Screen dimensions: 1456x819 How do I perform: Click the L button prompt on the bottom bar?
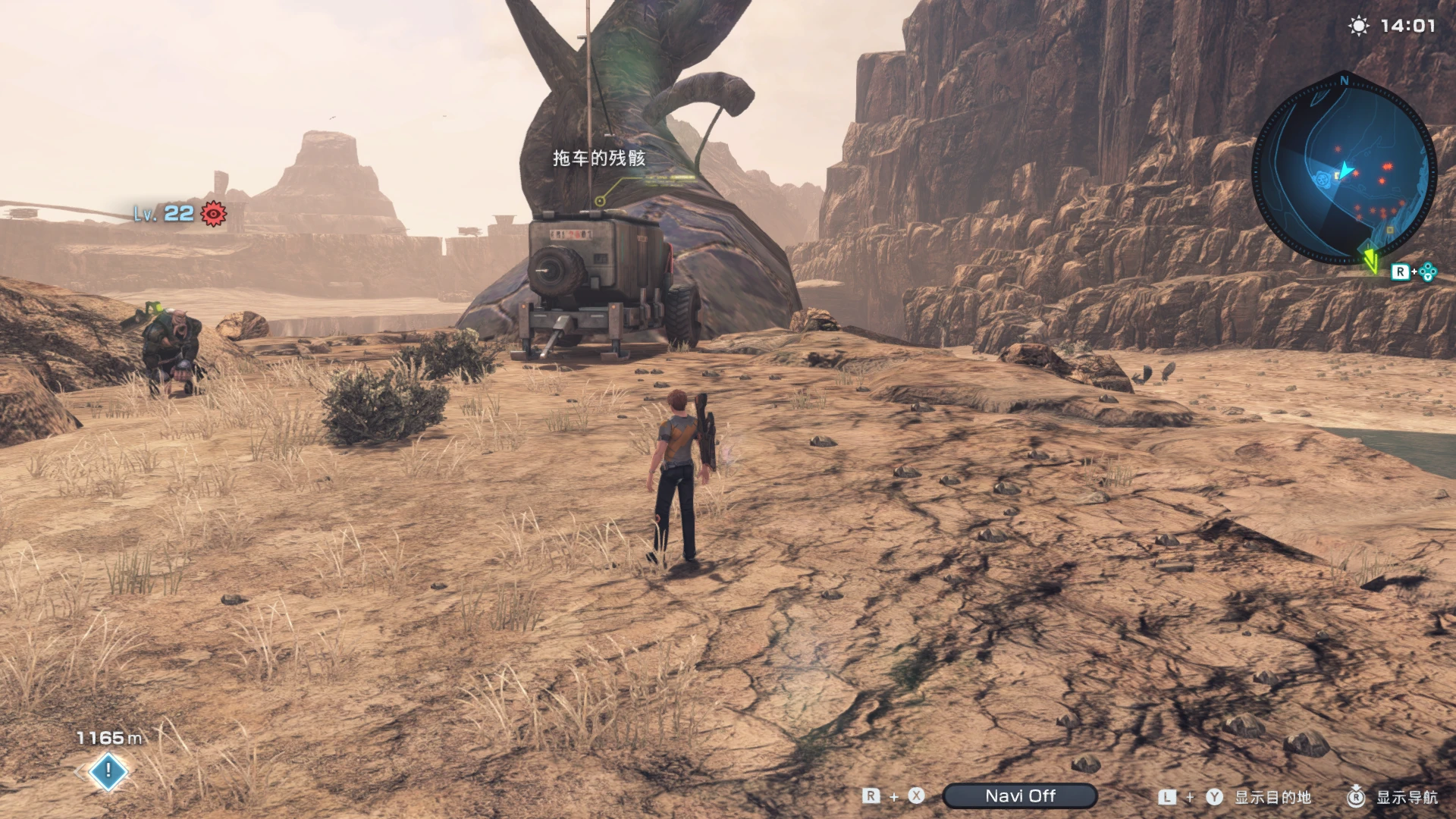coord(1168,797)
